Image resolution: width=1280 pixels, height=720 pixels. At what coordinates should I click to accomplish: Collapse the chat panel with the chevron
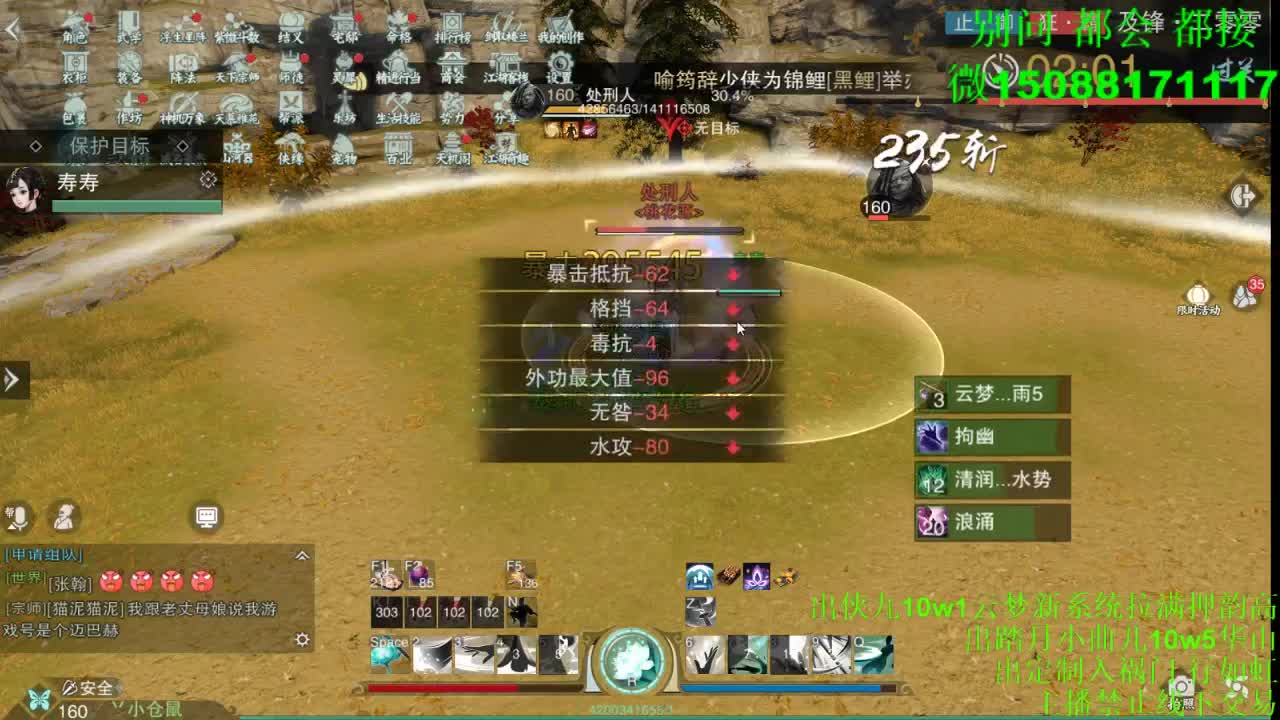click(302, 555)
